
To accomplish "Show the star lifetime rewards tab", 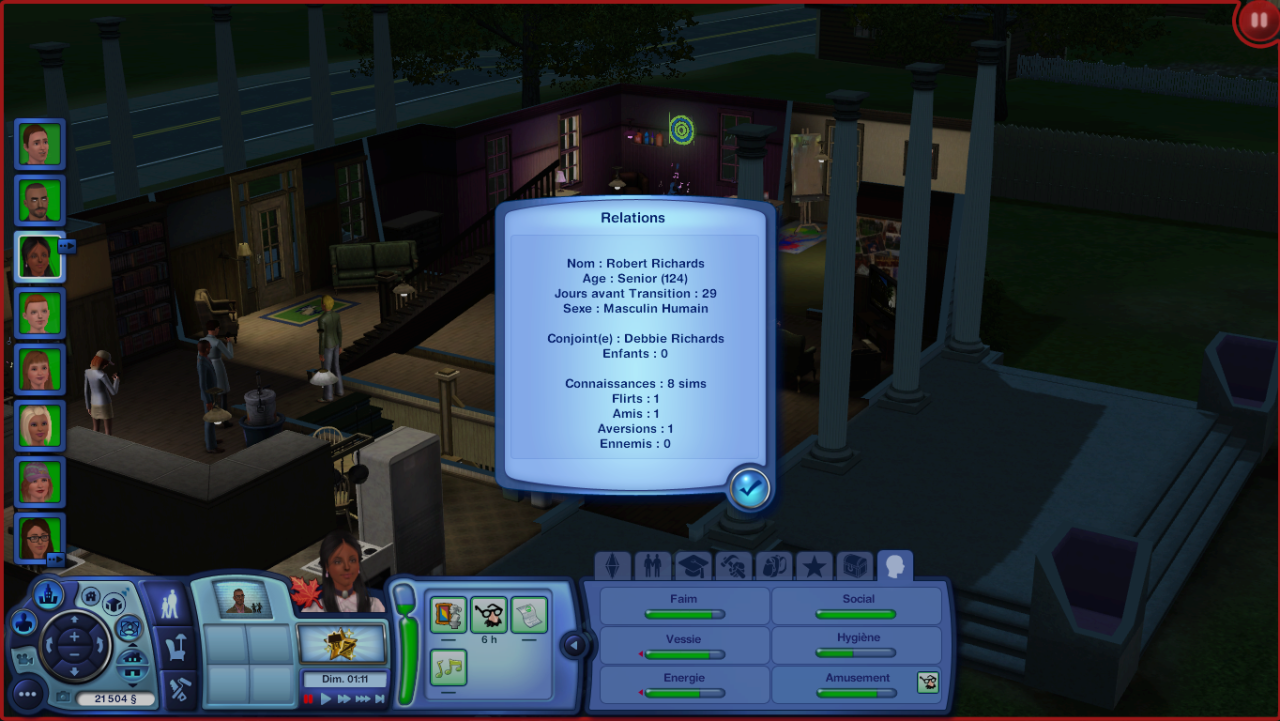I will click(x=814, y=566).
